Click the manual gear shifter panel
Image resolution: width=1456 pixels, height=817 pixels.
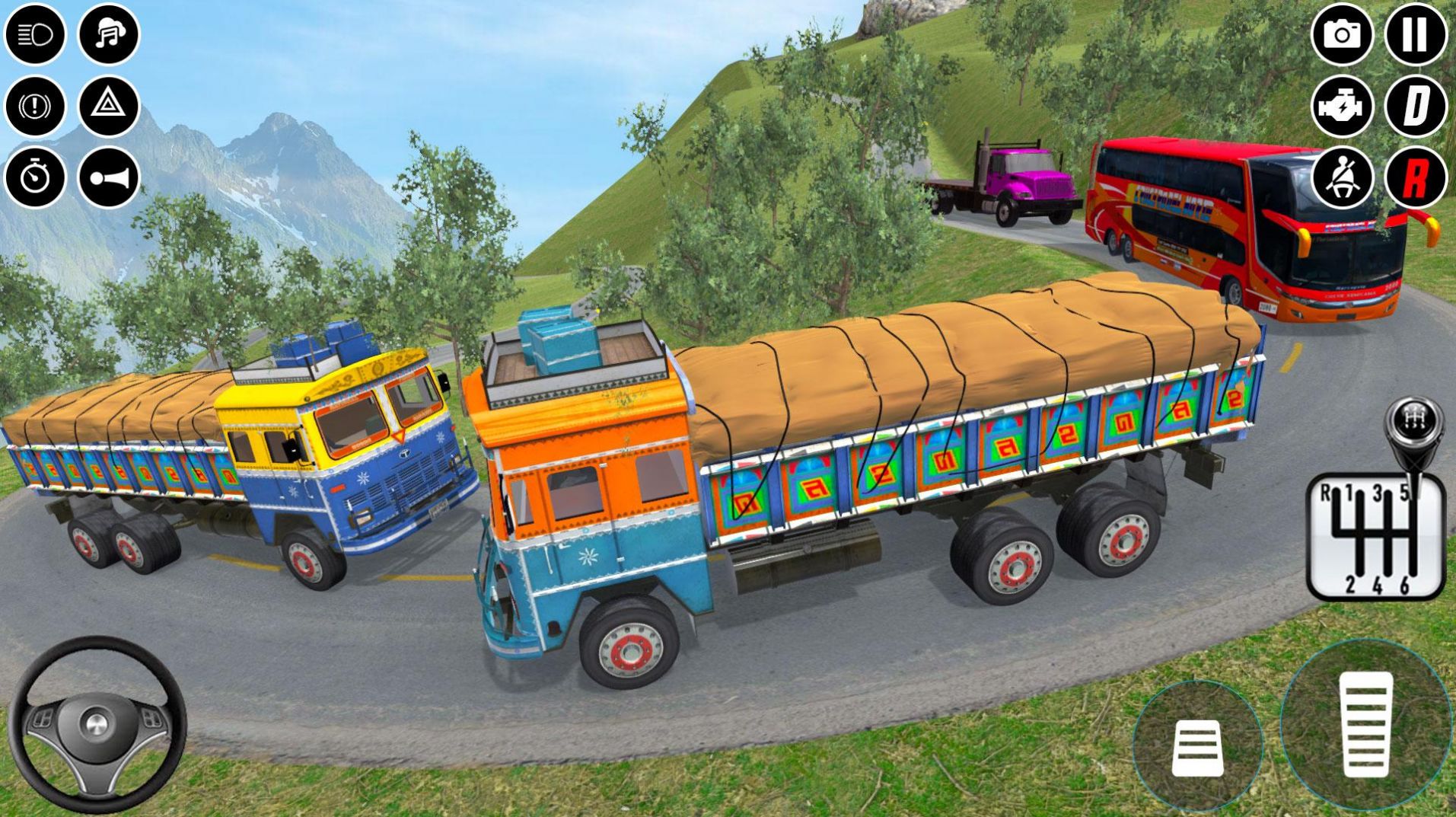point(1375,537)
